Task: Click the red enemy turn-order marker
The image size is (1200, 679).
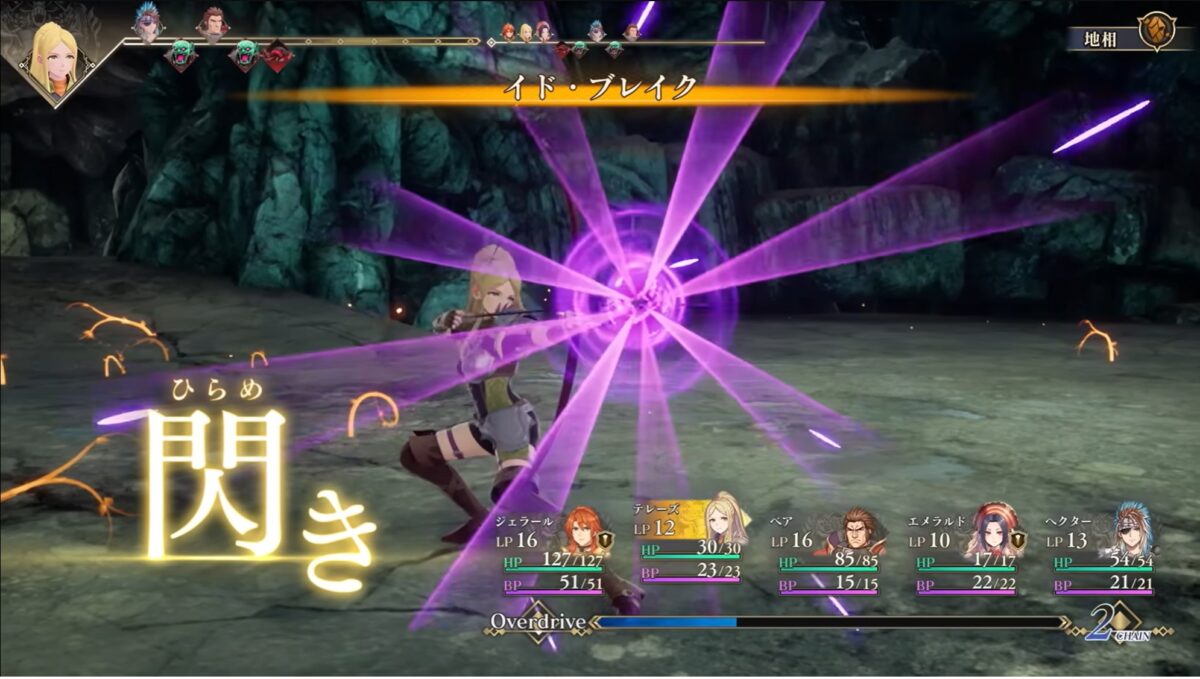Action: pyautogui.click(x=277, y=56)
